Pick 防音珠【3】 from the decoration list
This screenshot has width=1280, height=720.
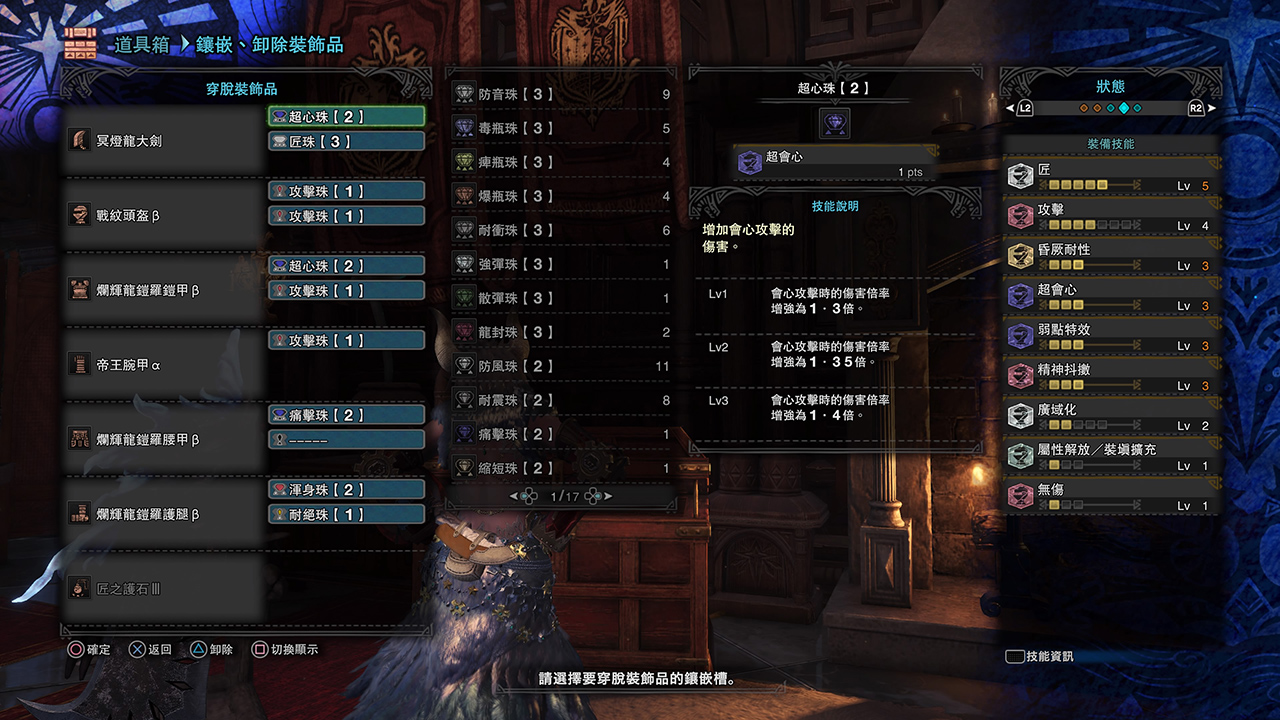[560, 95]
